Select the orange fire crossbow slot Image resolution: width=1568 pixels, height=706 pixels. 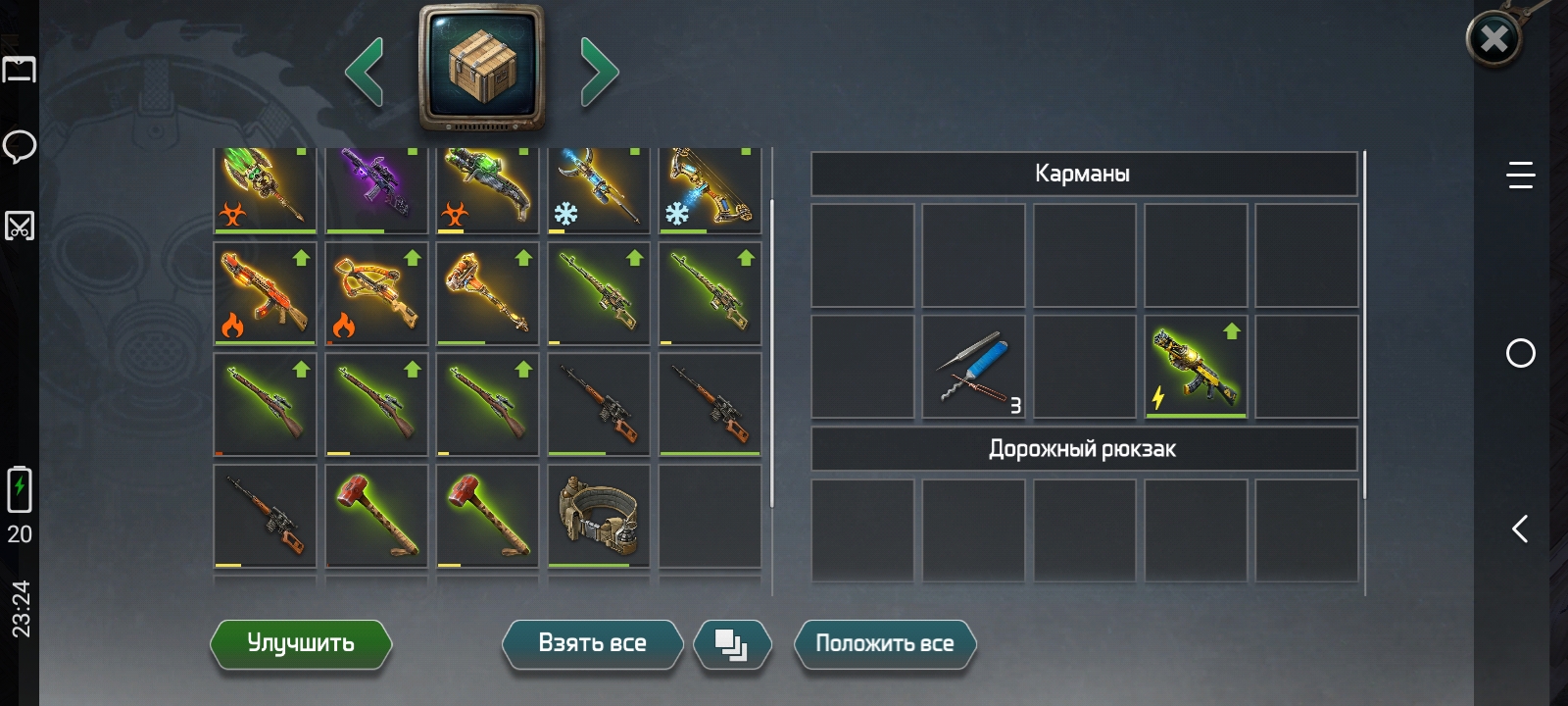(376, 293)
